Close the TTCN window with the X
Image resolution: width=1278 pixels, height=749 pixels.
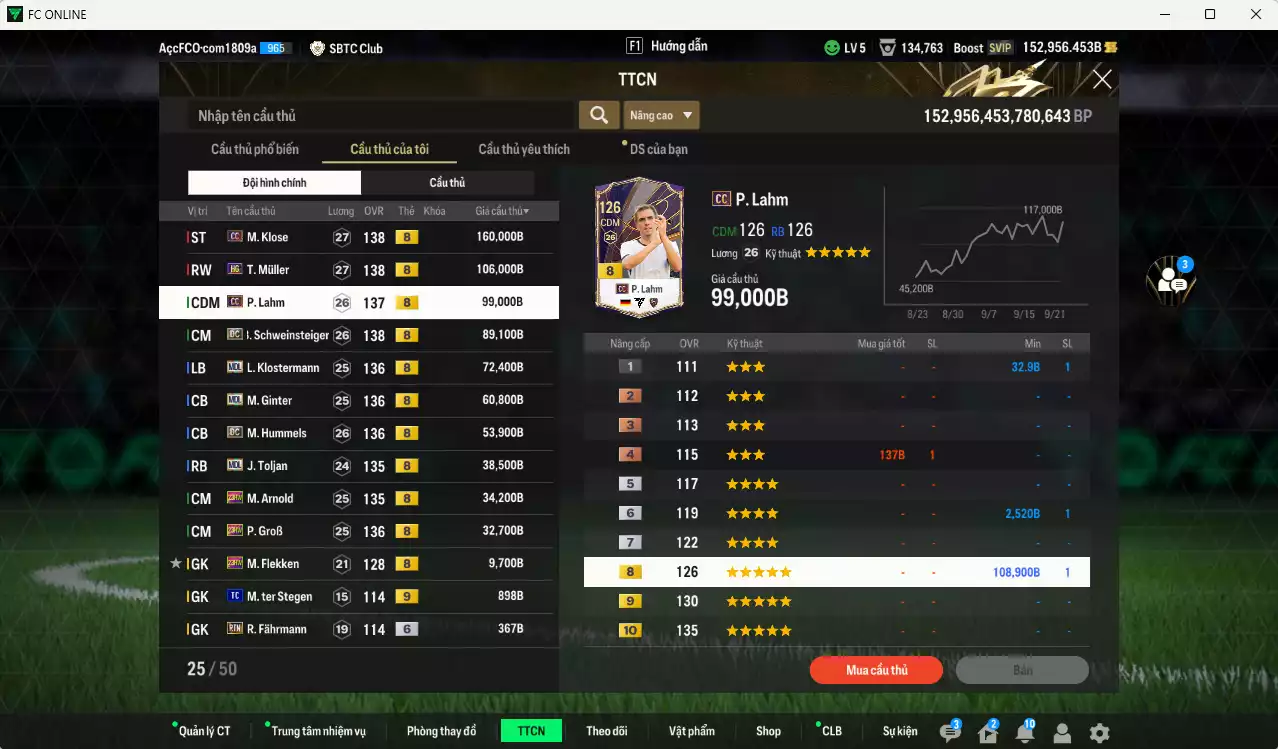tap(1101, 80)
